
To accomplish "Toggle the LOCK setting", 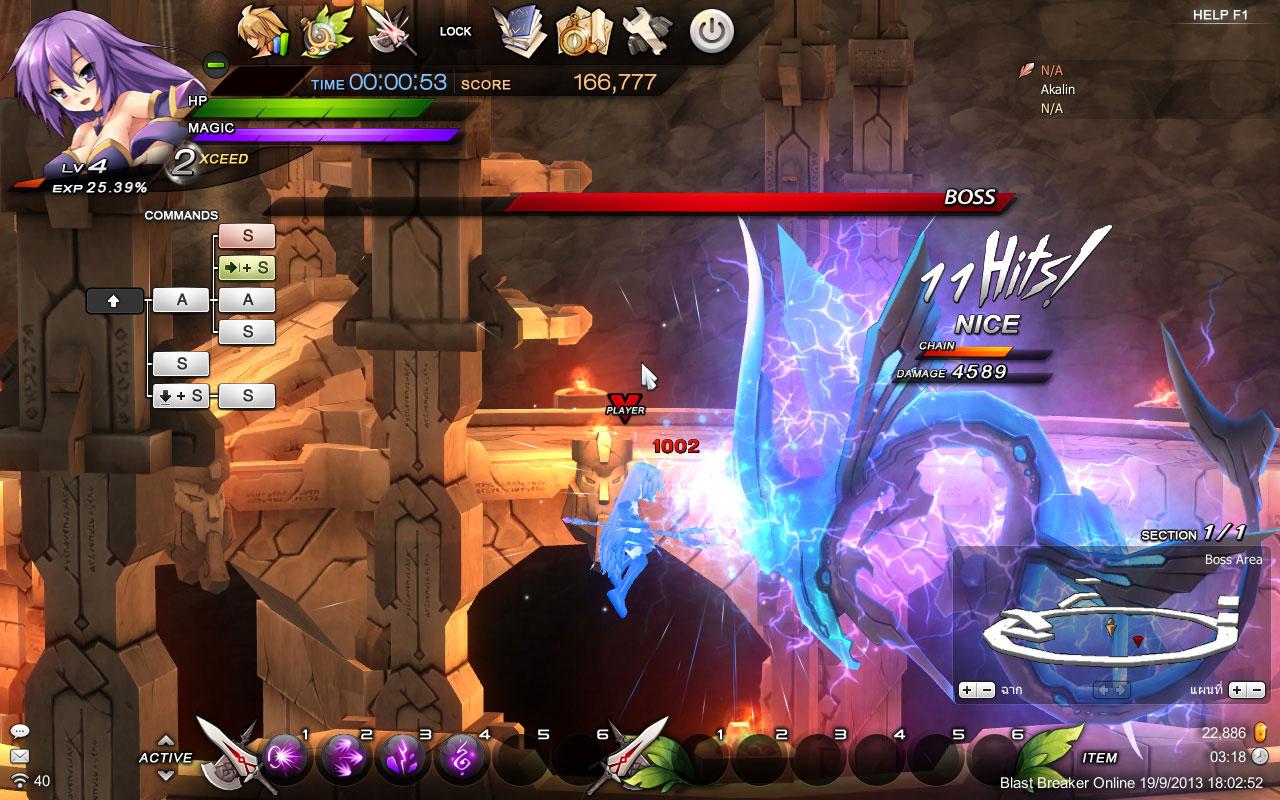I will 456,31.
